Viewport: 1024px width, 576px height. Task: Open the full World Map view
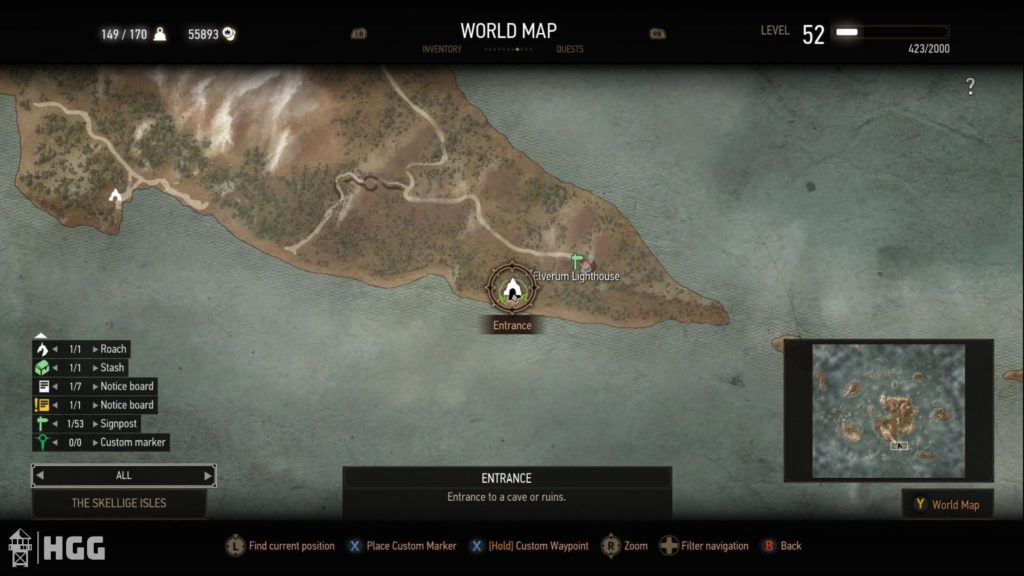(x=947, y=504)
